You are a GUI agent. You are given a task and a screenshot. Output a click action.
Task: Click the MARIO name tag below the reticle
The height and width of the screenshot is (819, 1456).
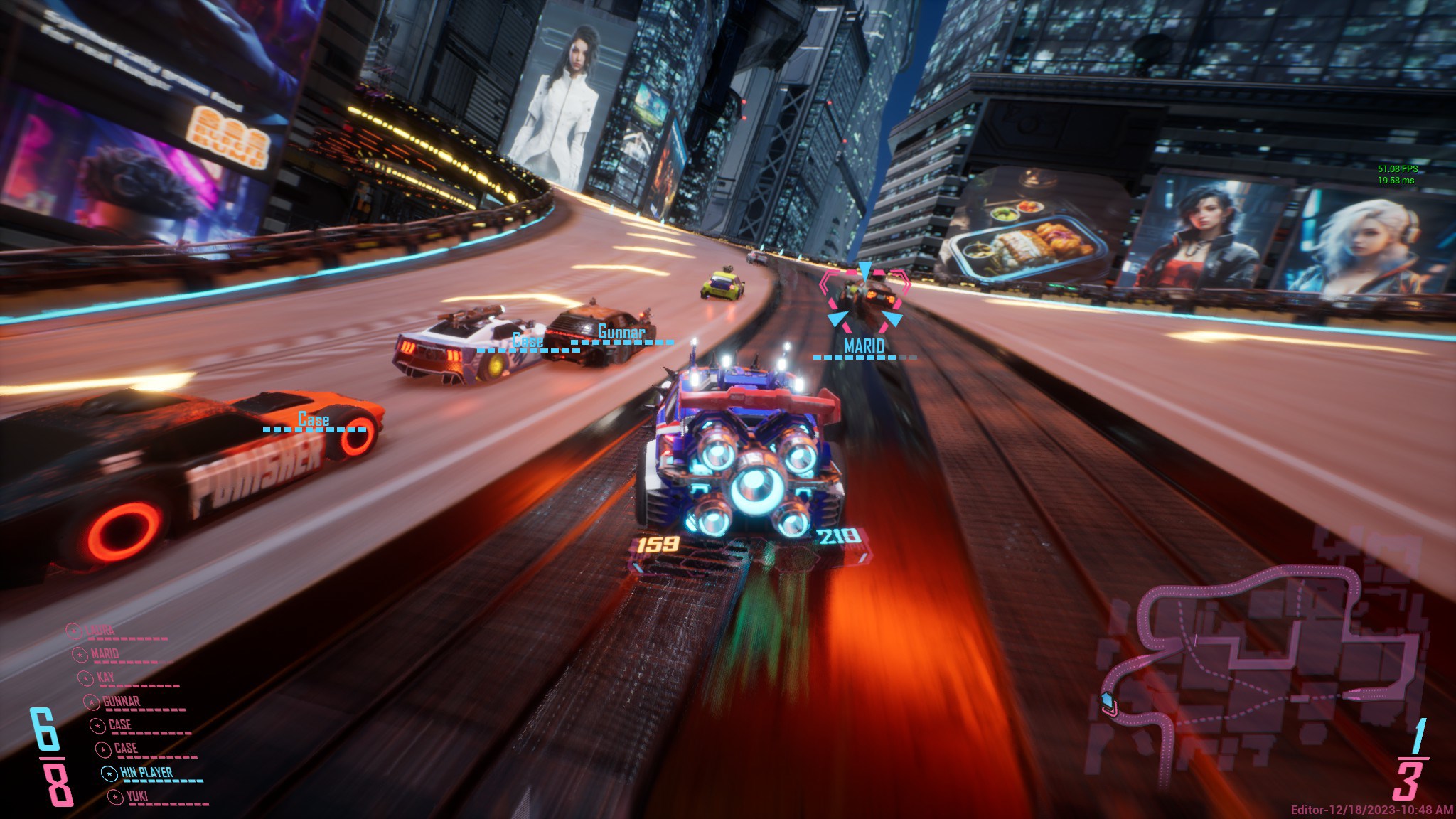[864, 347]
